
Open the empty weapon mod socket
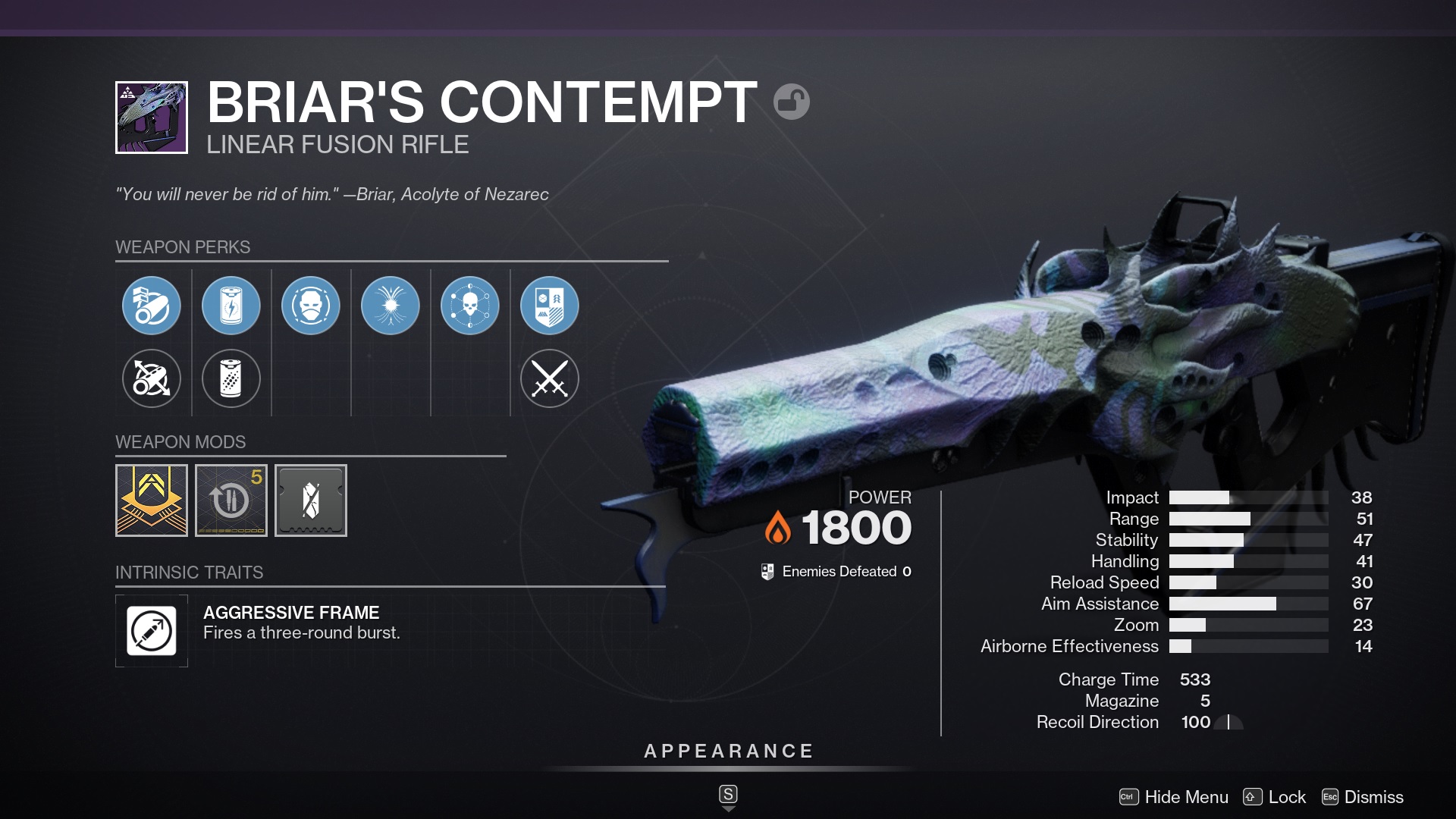(311, 500)
